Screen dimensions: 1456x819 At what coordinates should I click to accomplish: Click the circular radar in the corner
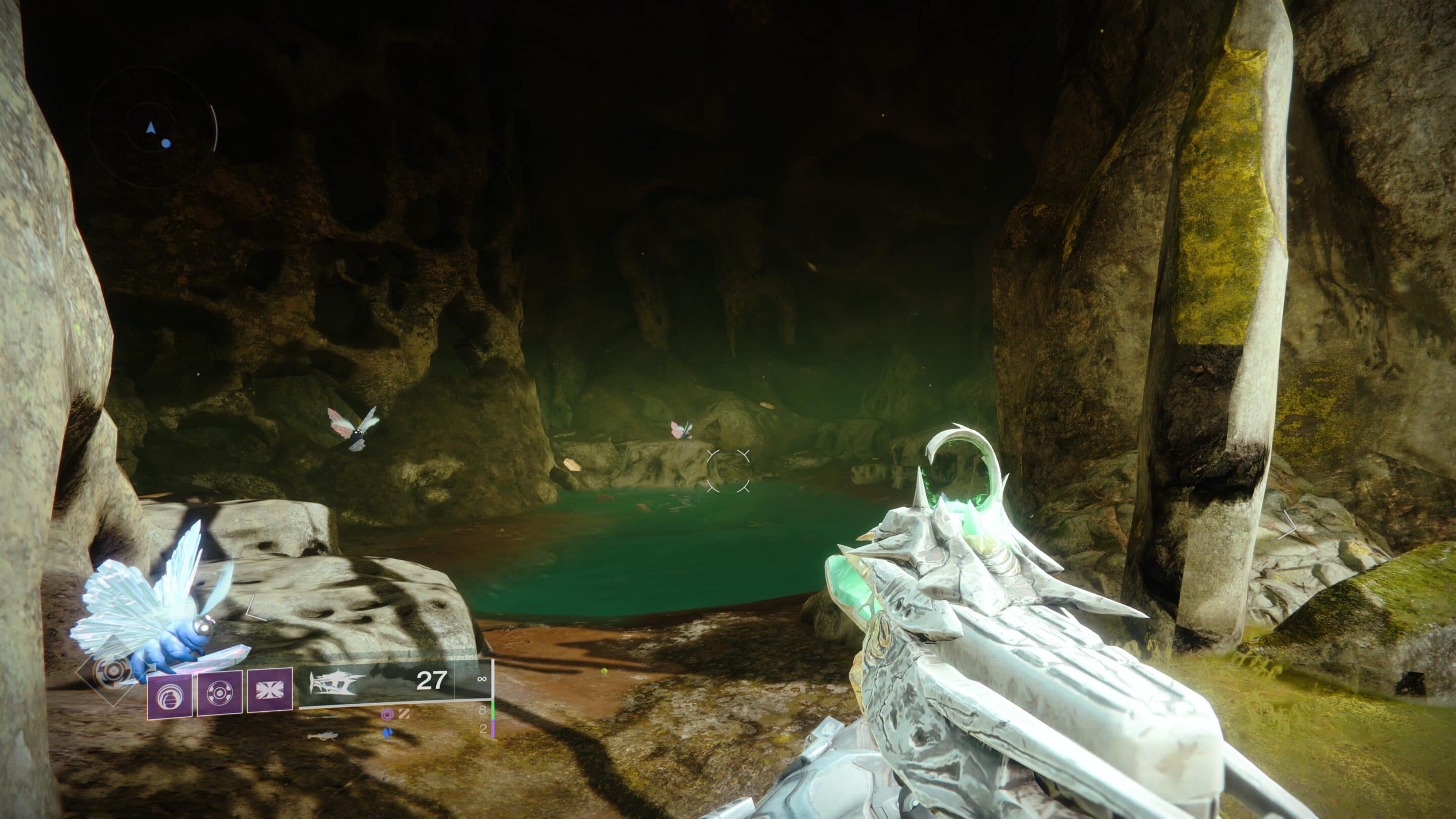[152, 128]
